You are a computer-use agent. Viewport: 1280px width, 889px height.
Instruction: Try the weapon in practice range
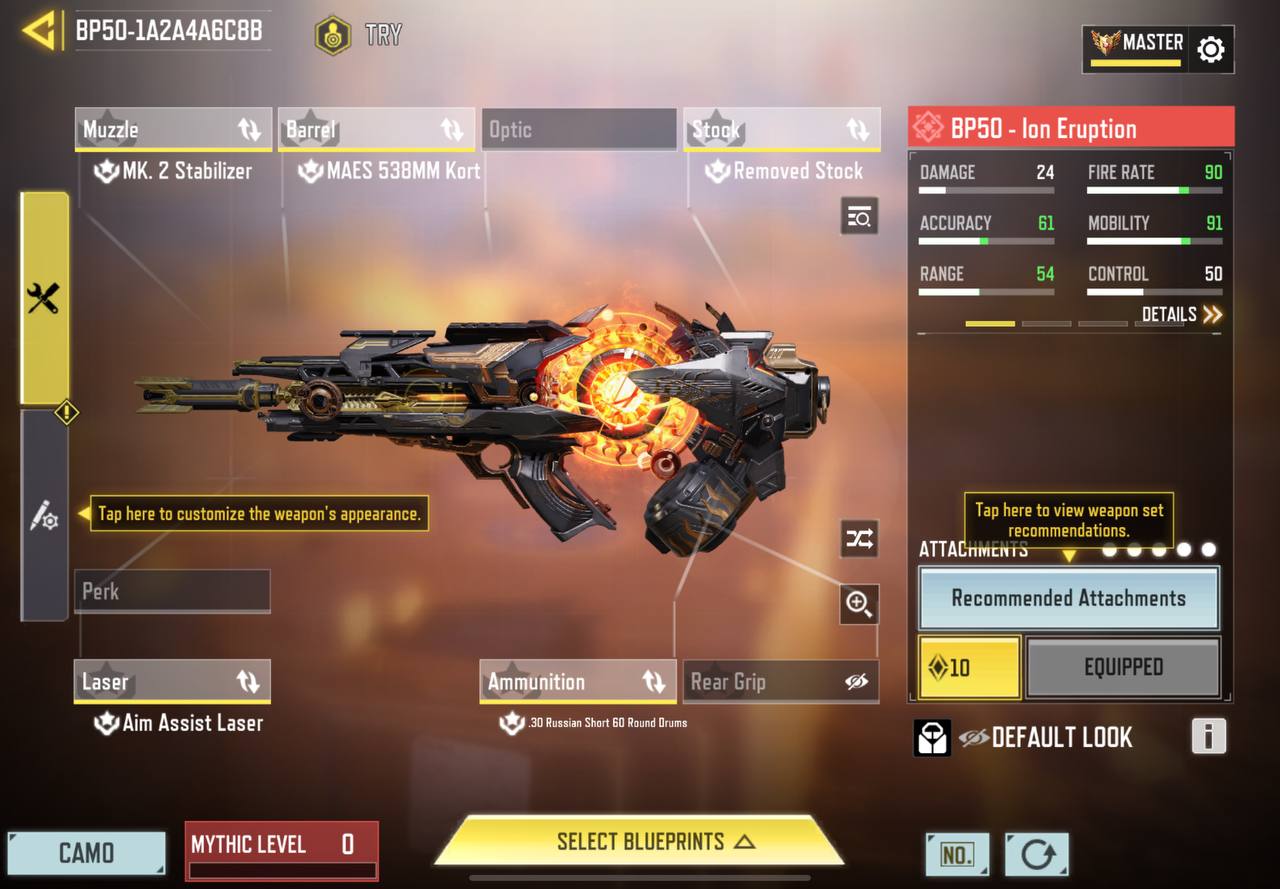pyautogui.click(x=358, y=35)
